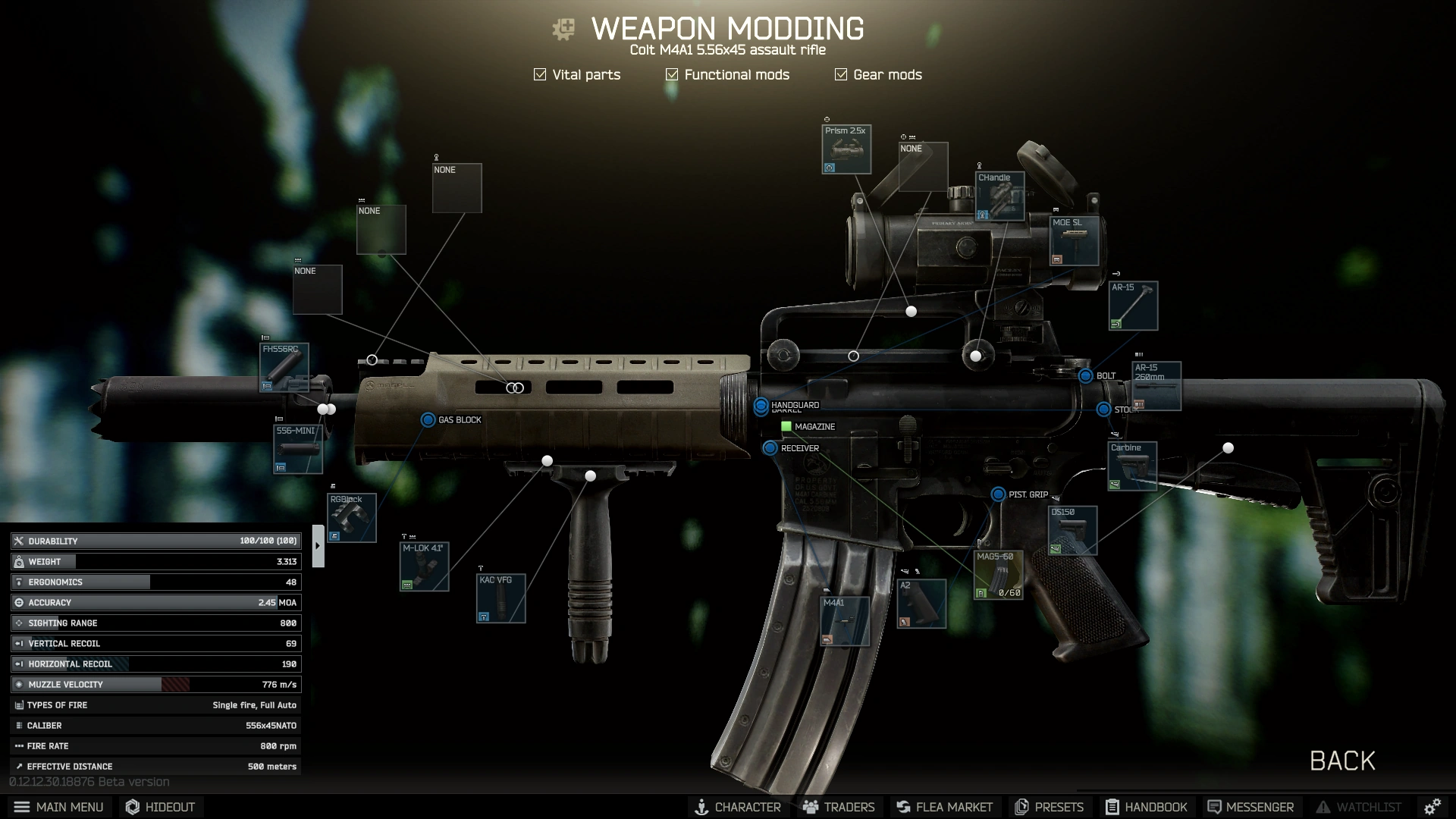The image size is (1456, 819).
Task: Open the Messenger
Action: (x=1250, y=807)
